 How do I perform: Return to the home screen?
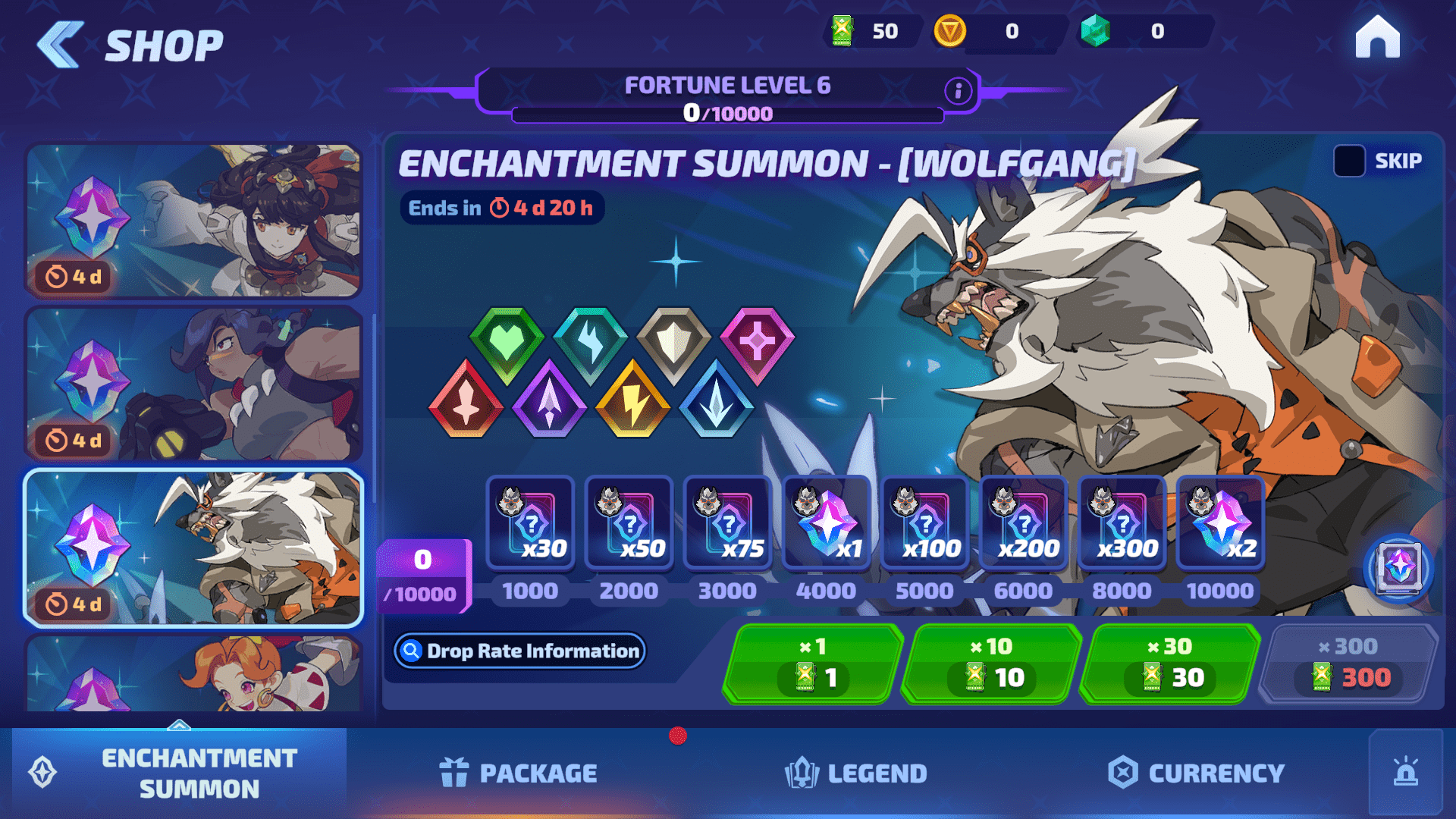click(1377, 37)
